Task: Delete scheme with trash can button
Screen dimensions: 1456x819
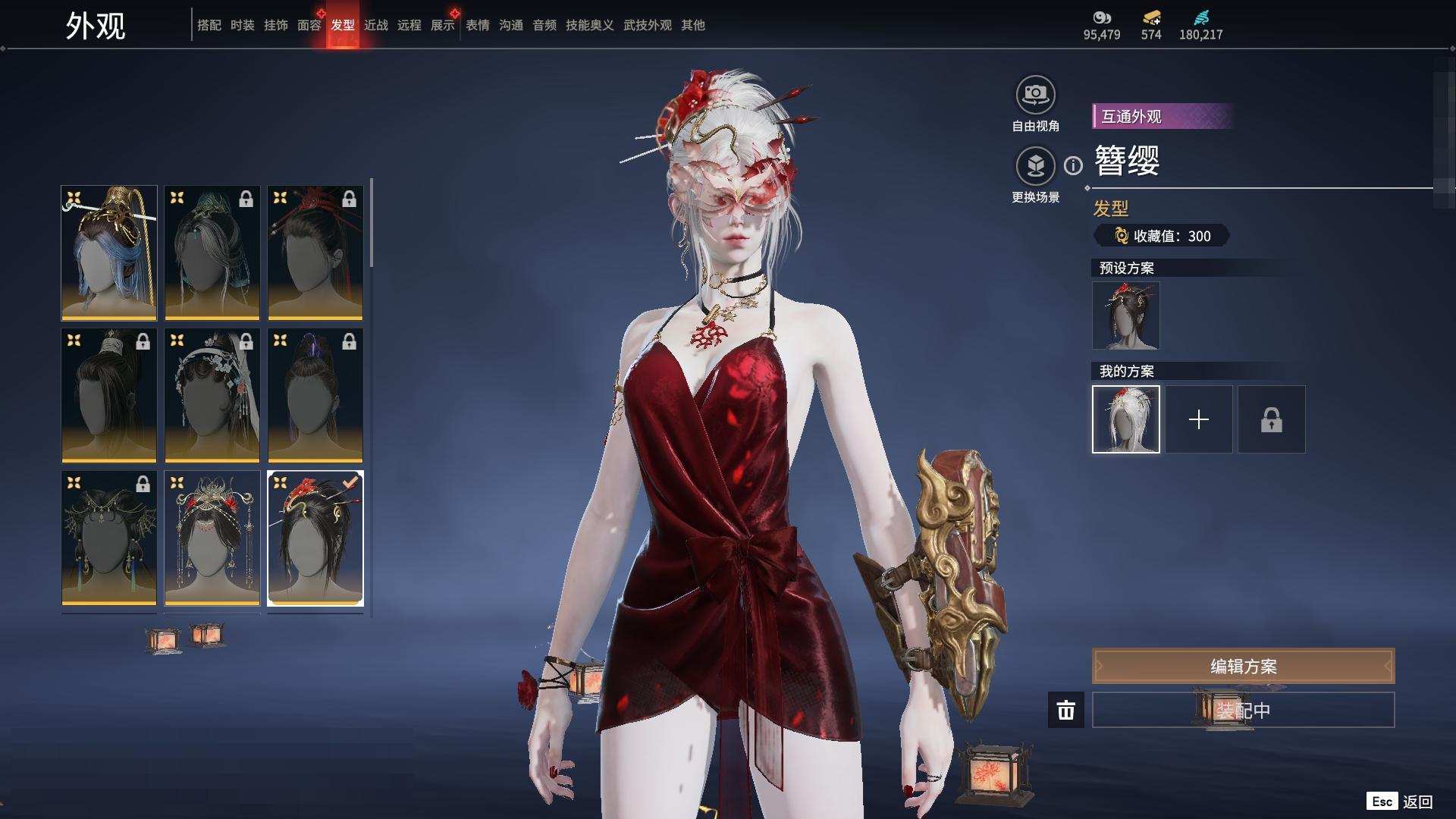Action: click(1065, 711)
